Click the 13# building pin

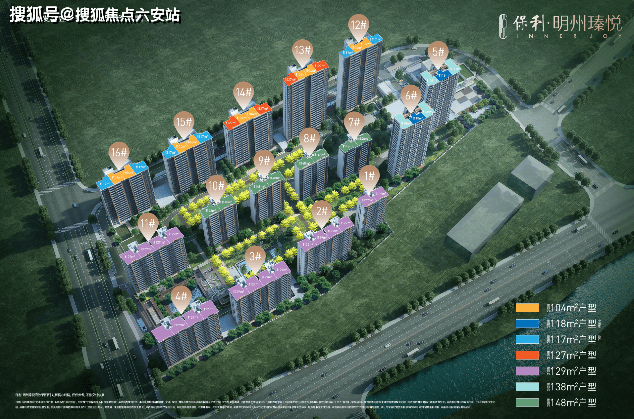tap(301, 50)
